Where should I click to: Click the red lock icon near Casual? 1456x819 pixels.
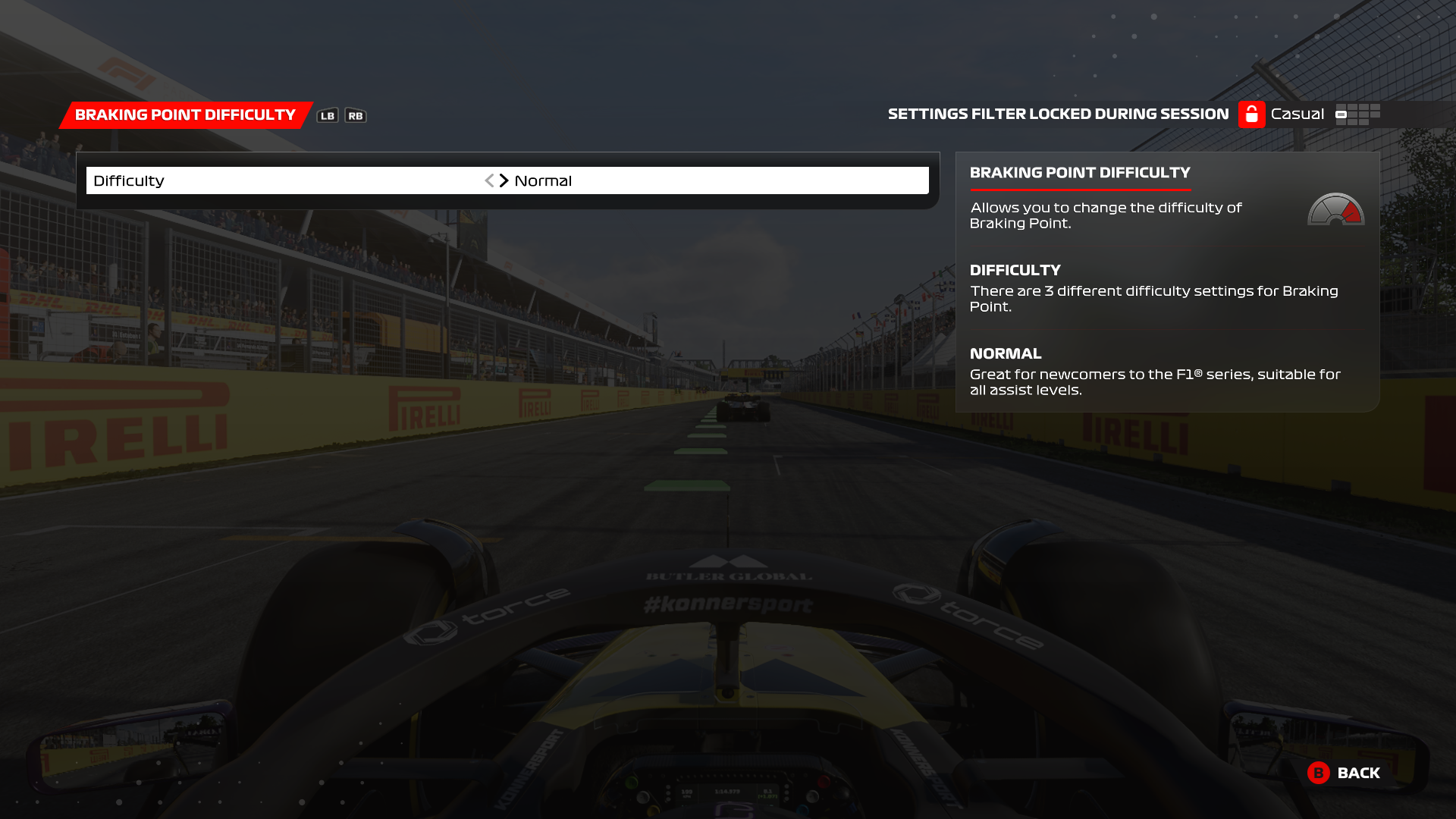click(x=1250, y=114)
